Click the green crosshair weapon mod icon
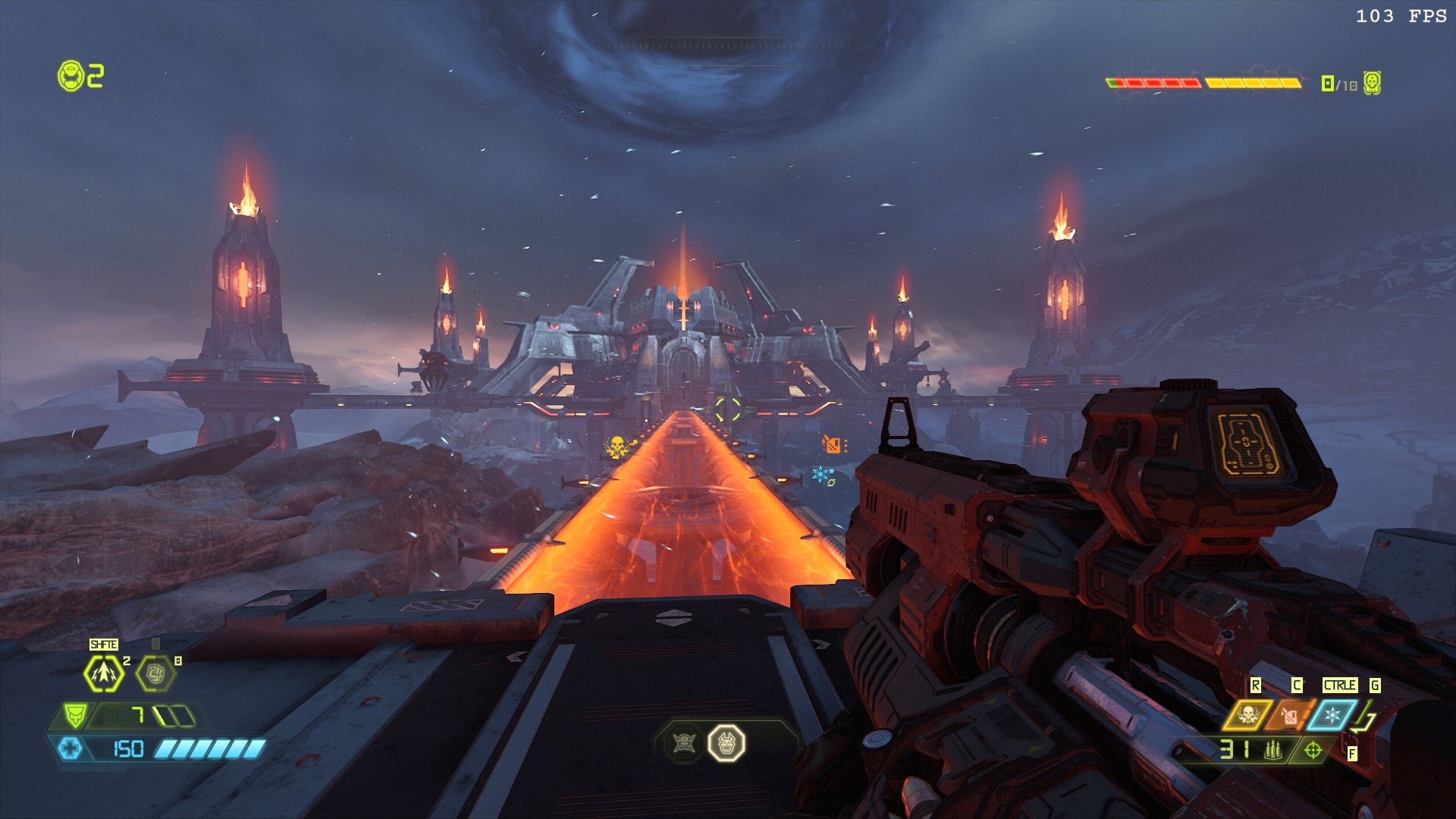Screen dimensions: 1456x819 tap(1313, 750)
